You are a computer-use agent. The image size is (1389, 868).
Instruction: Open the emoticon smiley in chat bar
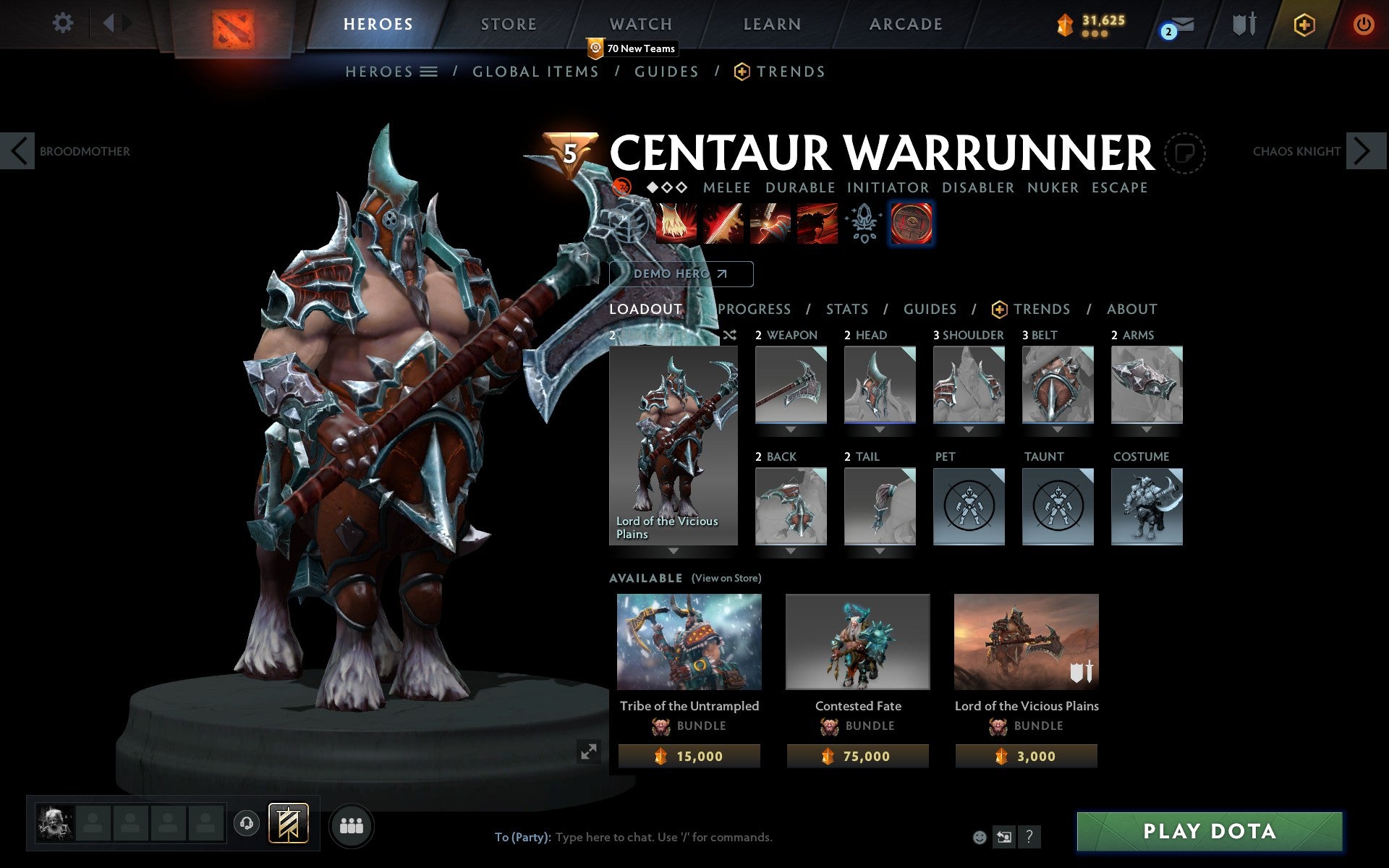(981, 837)
